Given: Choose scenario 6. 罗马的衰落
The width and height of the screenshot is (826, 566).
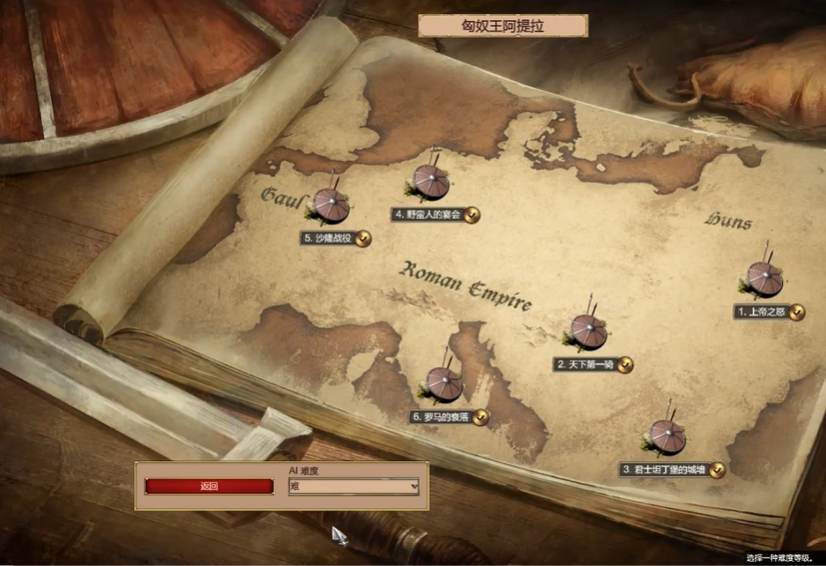Looking at the screenshot, I should coord(444,386).
